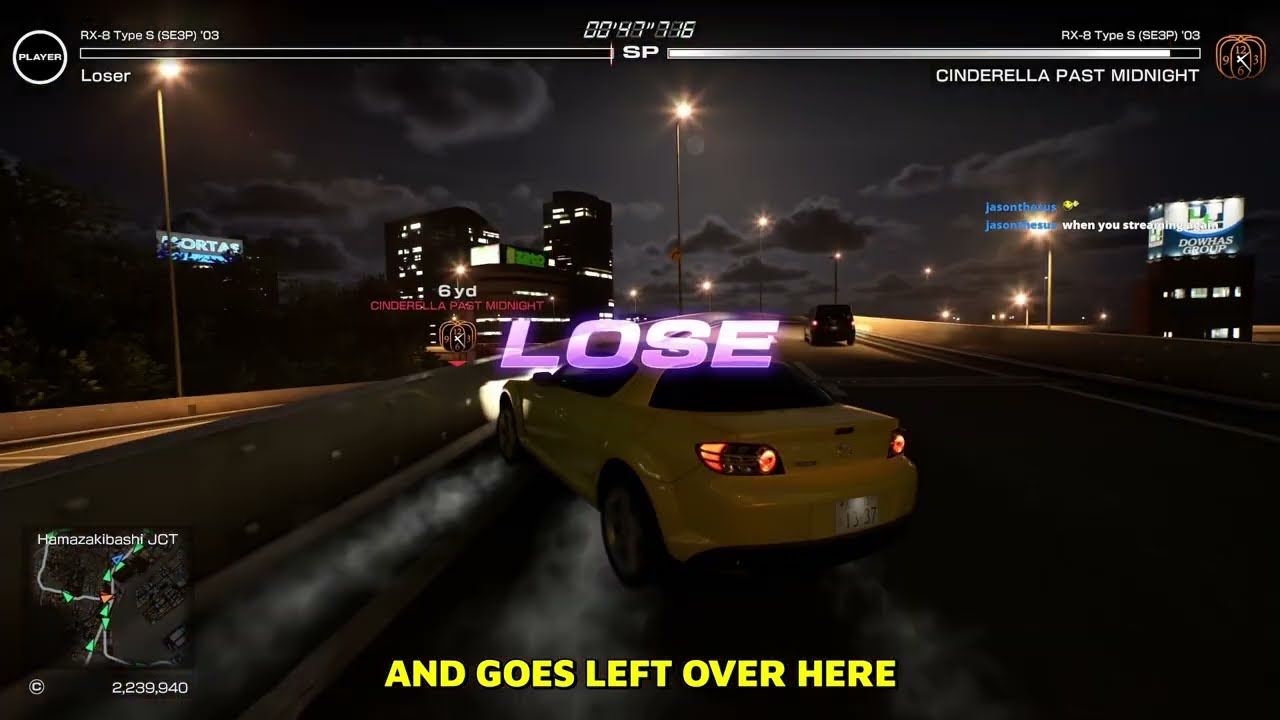Click the rival's pumpkin clock emblem

coord(1239,57)
